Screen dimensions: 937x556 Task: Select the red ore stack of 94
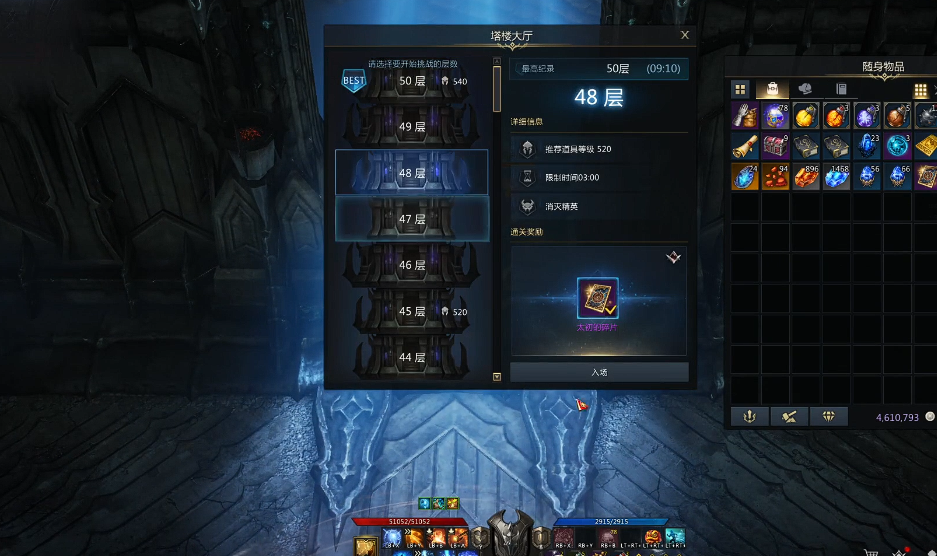click(775, 177)
